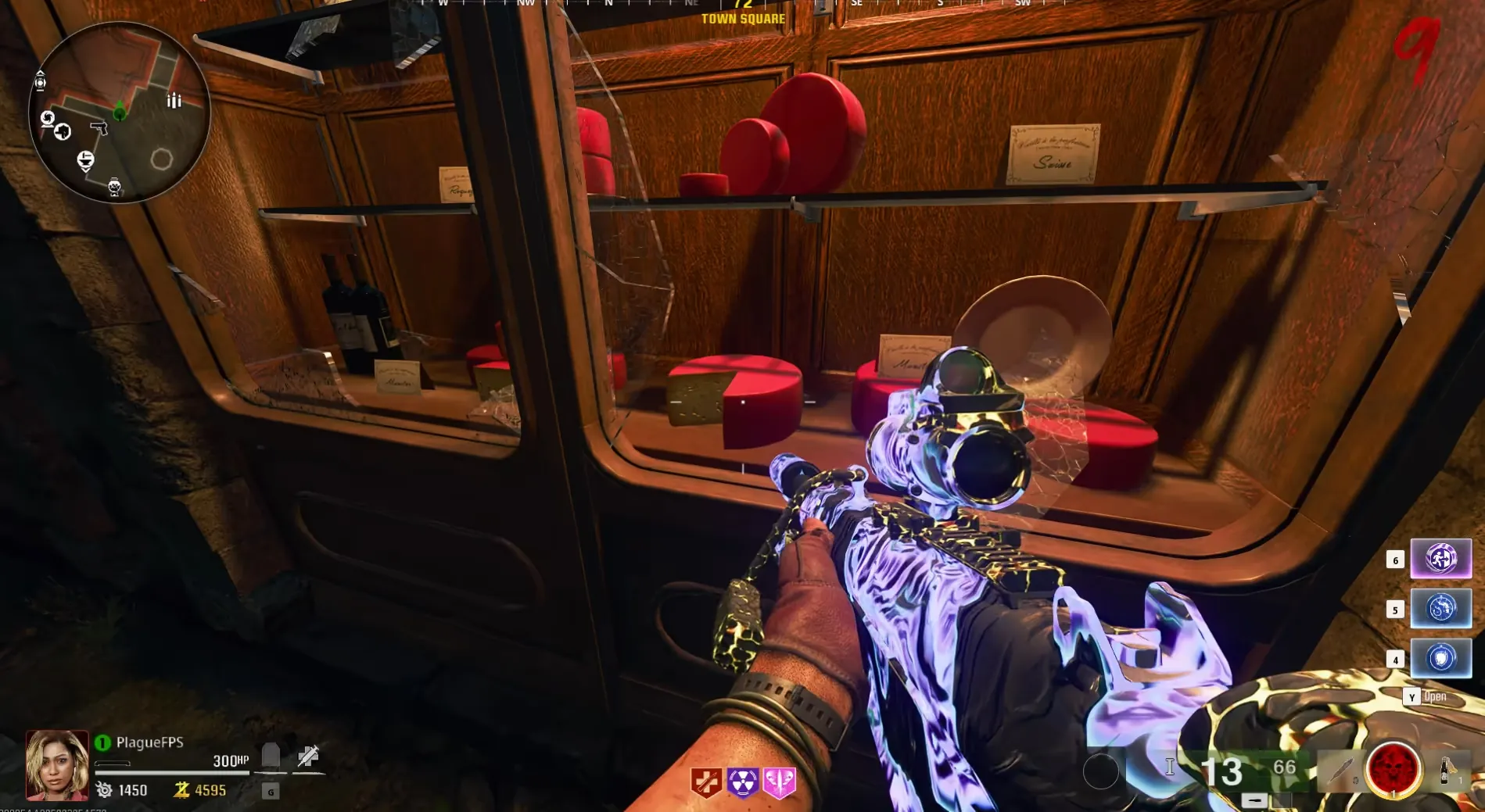Select the purple radiation symbol perk icon
Viewport: 1485px width, 812px height.
pyautogui.click(x=742, y=782)
